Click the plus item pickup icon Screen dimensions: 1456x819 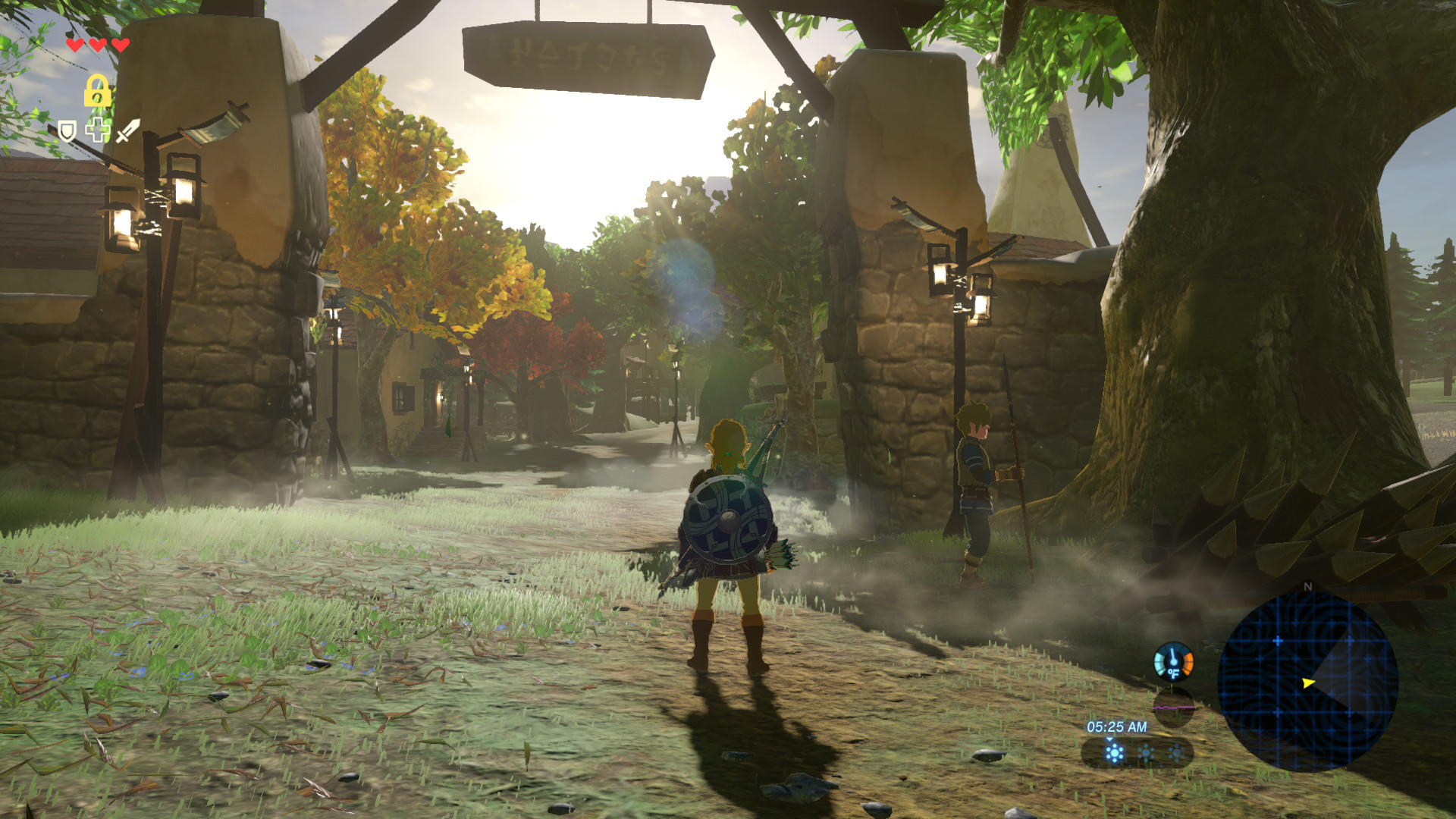click(x=96, y=130)
